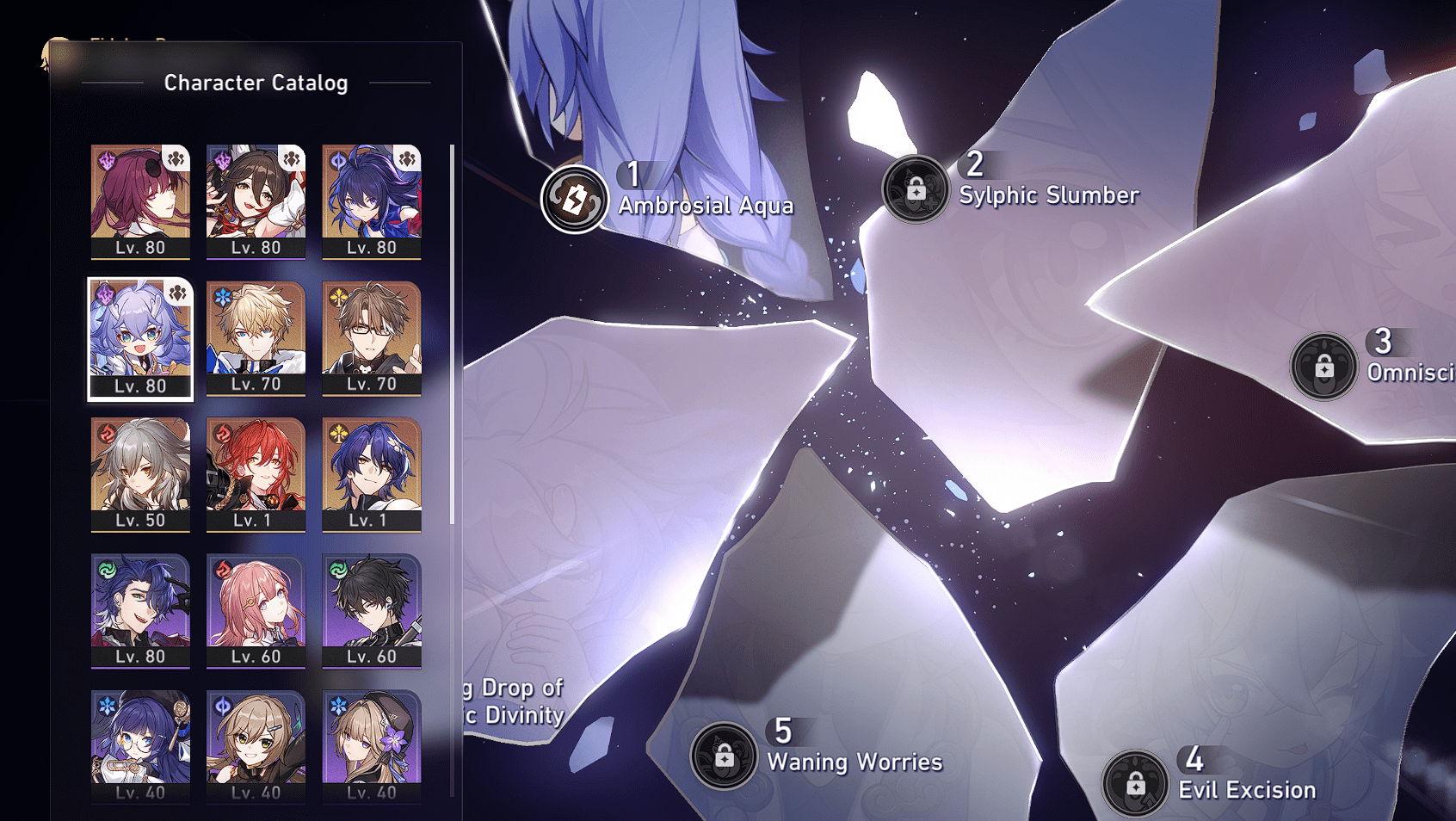1456x821 pixels.
Task: Open the locked Evil Excision eidolon
Action: (1135, 784)
